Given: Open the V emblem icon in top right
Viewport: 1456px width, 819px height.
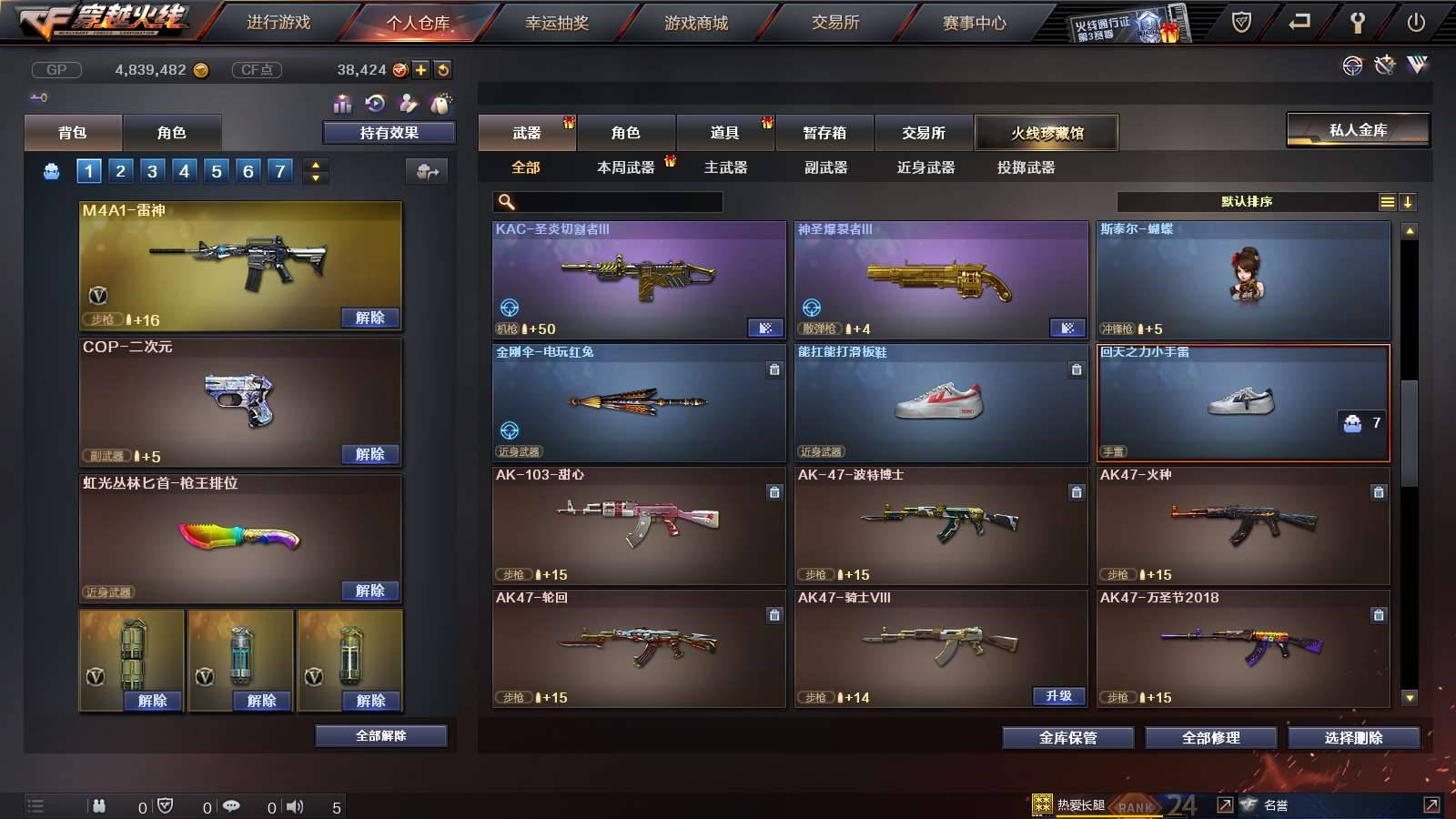Looking at the screenshot, I should [1417, 66].
